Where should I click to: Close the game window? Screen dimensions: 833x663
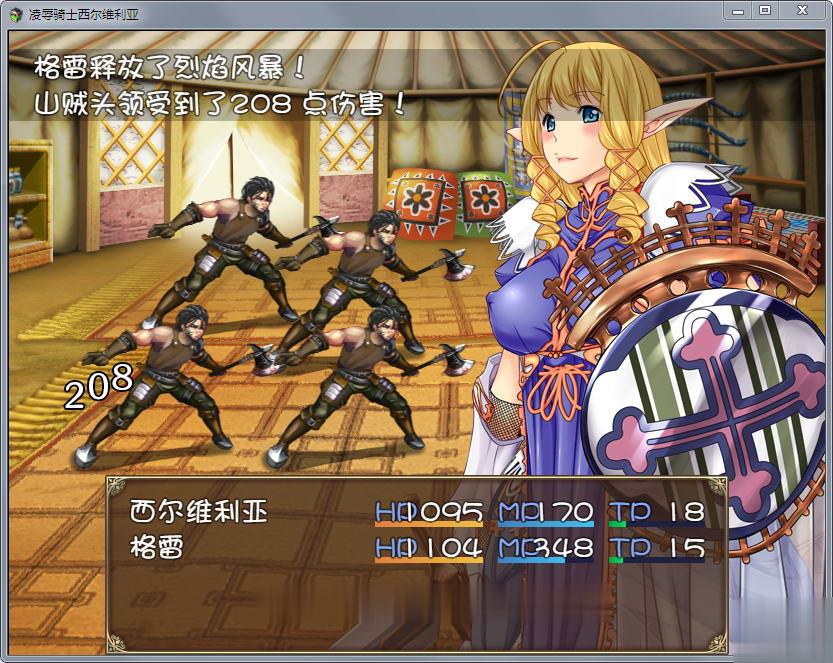click(801, 10)
